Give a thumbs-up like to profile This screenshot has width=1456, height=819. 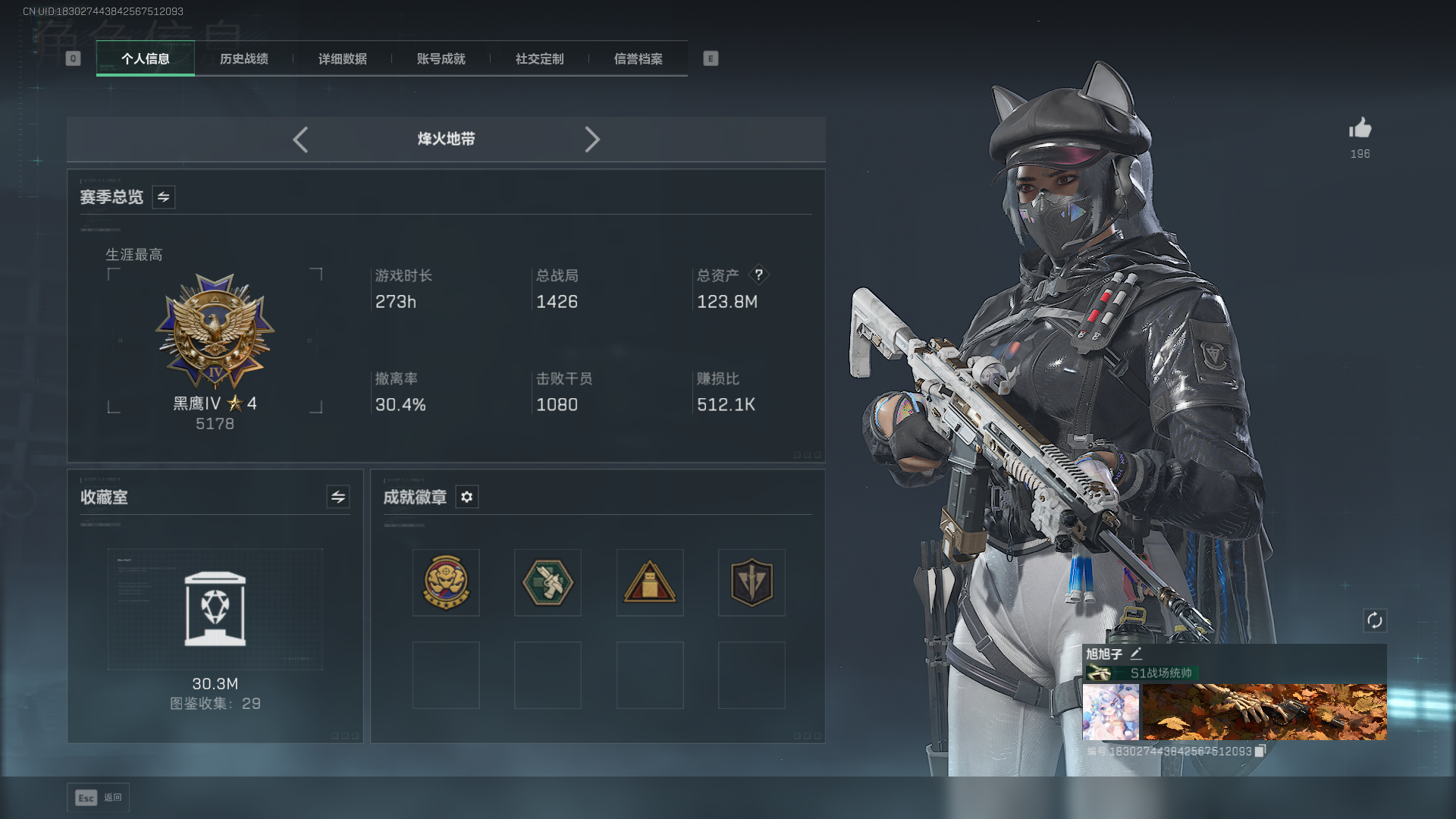[1360, 129]
